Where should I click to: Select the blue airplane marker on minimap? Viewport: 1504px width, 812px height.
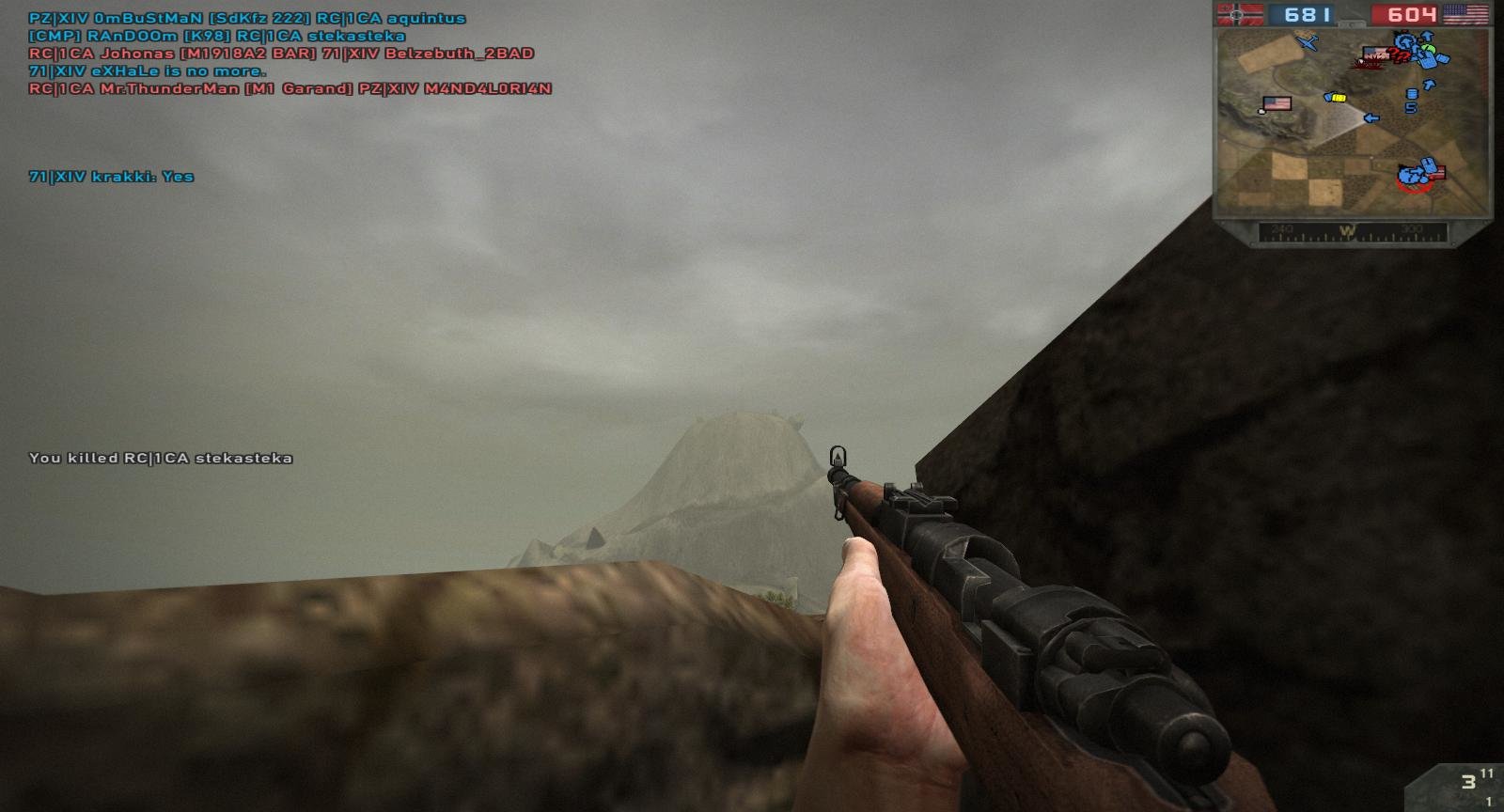point(1307,41)
